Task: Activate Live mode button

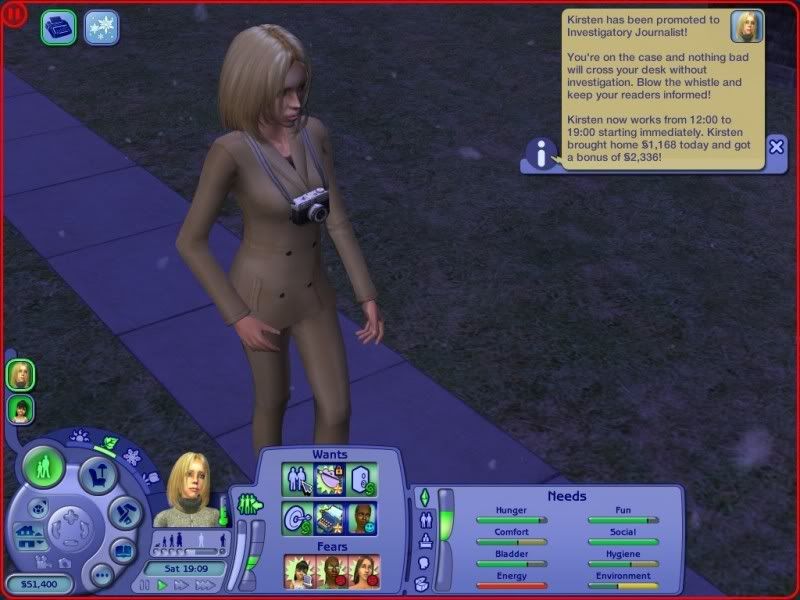Action: (43, 467)
